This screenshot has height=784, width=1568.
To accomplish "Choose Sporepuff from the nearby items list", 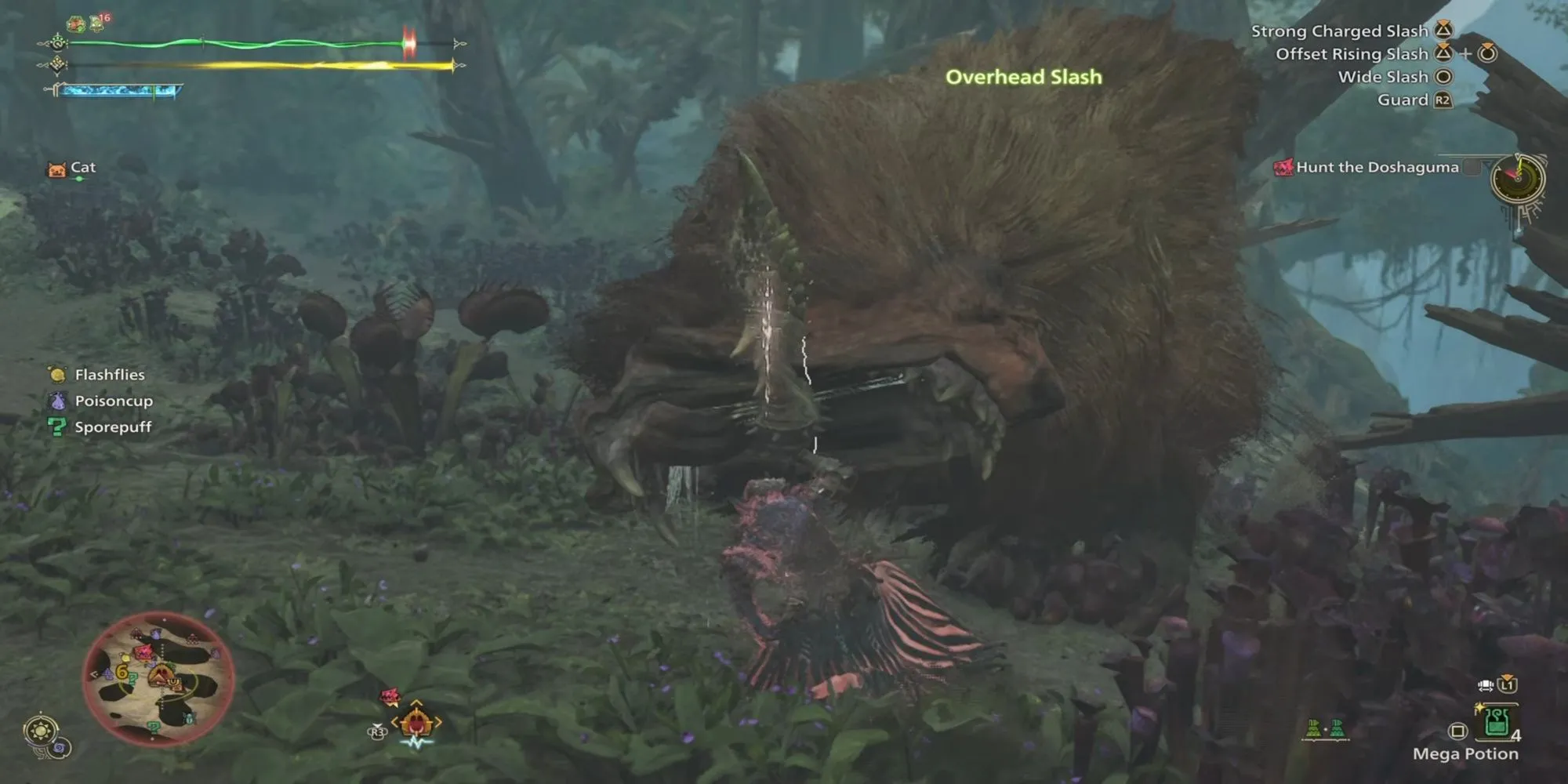I will click(x=112, y=427).
